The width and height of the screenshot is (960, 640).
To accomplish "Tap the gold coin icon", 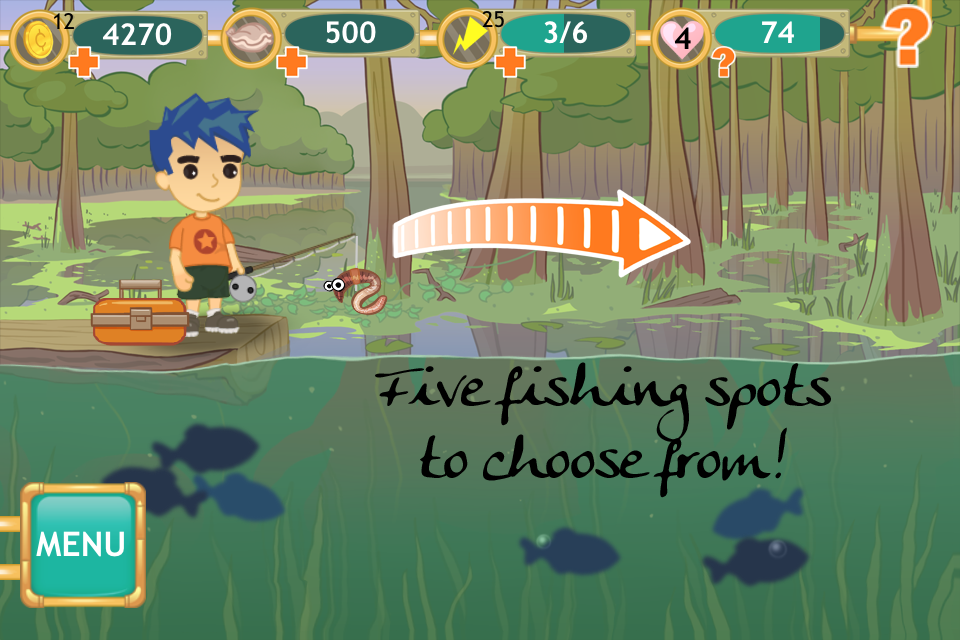I will [38, 38].
